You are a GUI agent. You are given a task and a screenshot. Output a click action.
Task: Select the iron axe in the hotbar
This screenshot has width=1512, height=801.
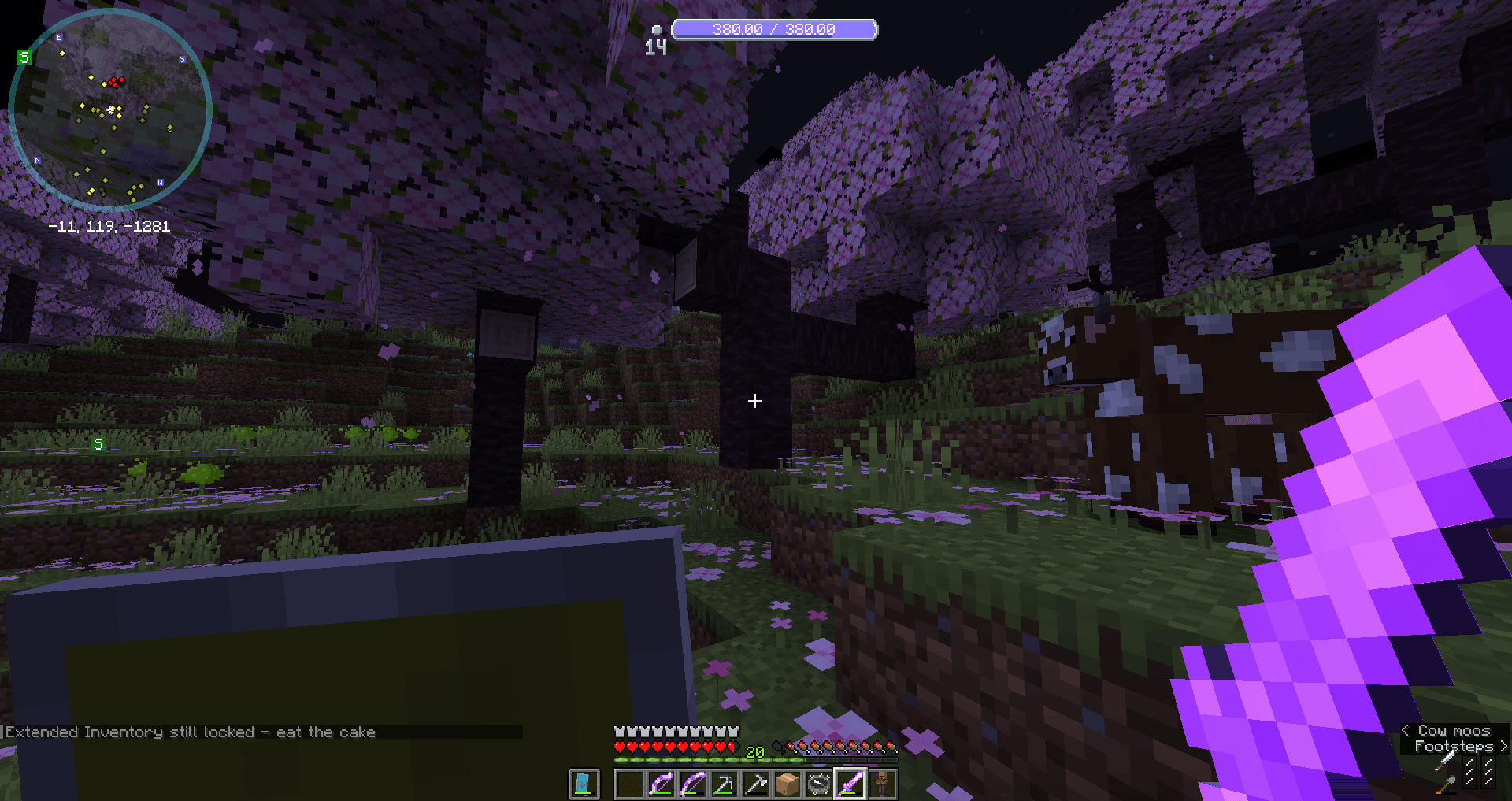click(757, 784)
